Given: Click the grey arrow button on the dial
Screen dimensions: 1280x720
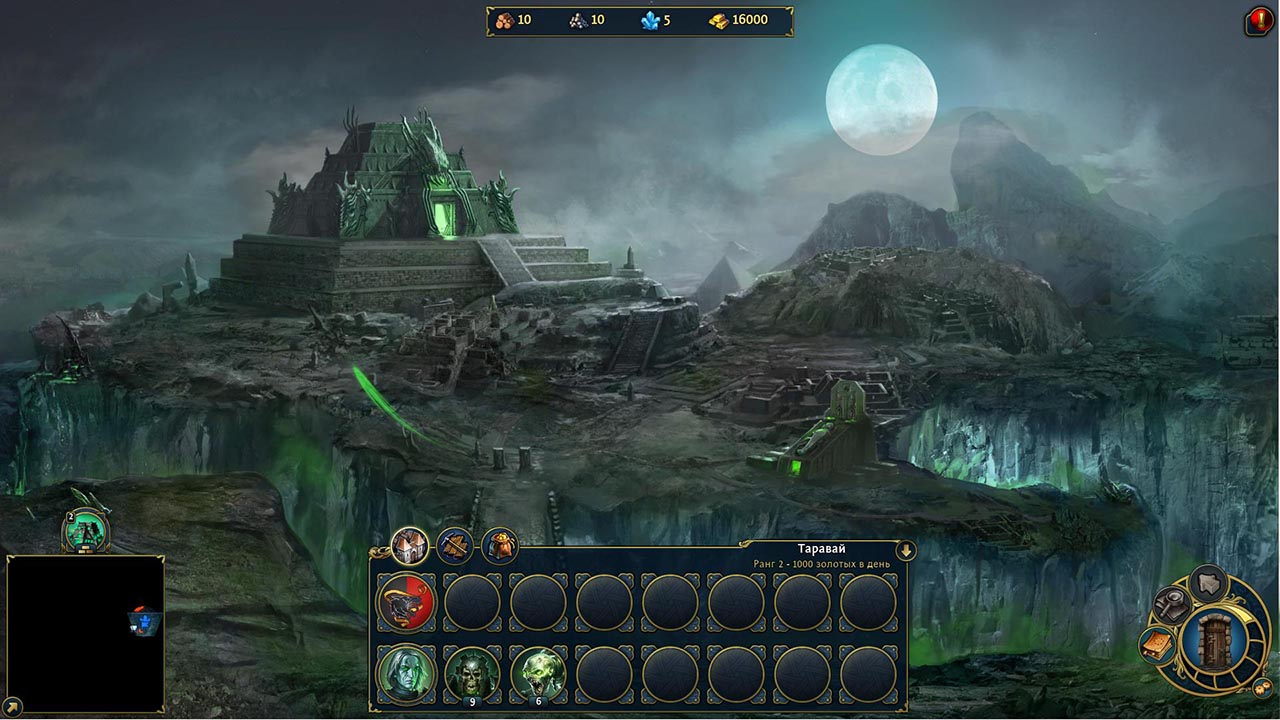Looking at the screenshot, I should [x=1209, y=583].
